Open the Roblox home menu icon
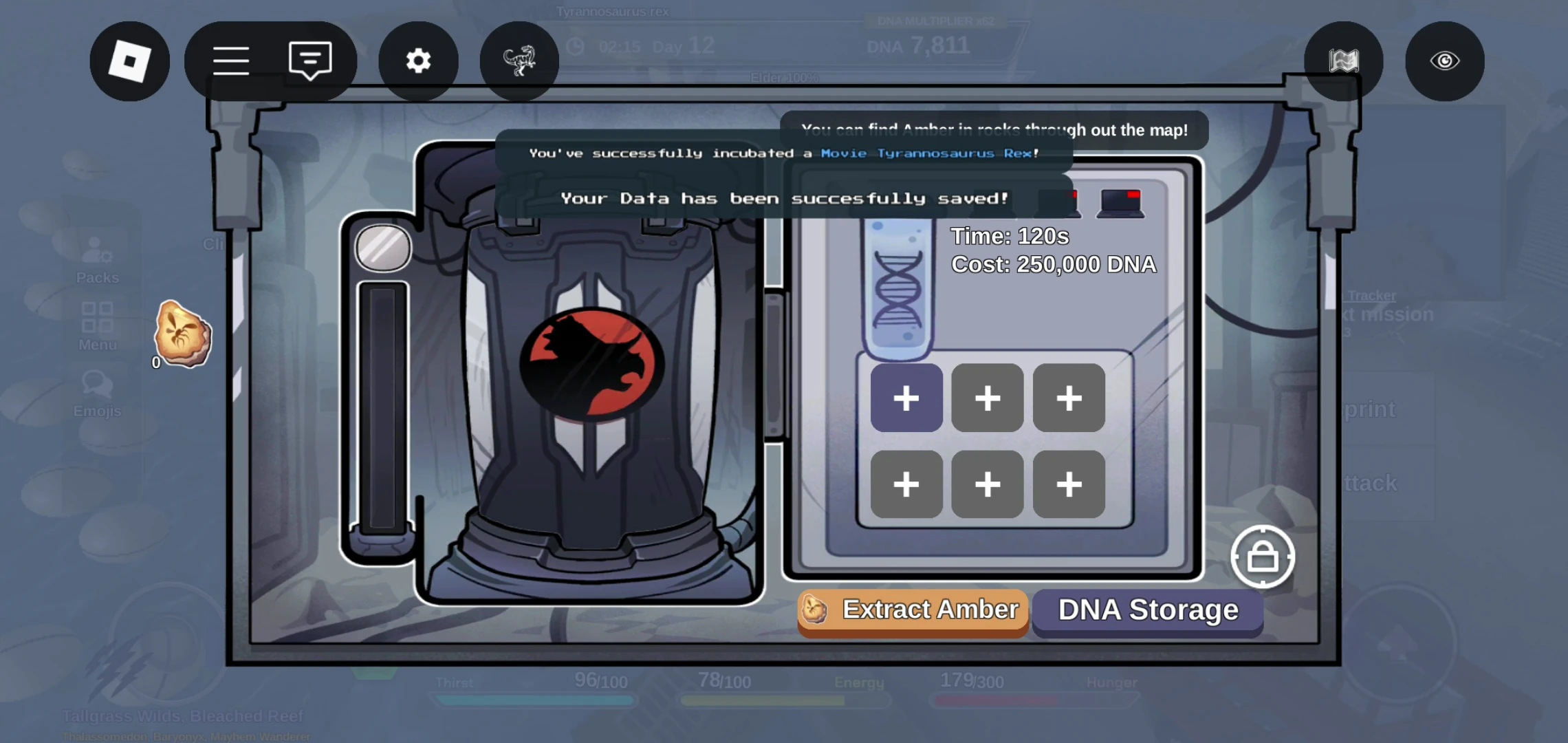The height and width of the screenshot is (743, 1568). coord(129,61)
